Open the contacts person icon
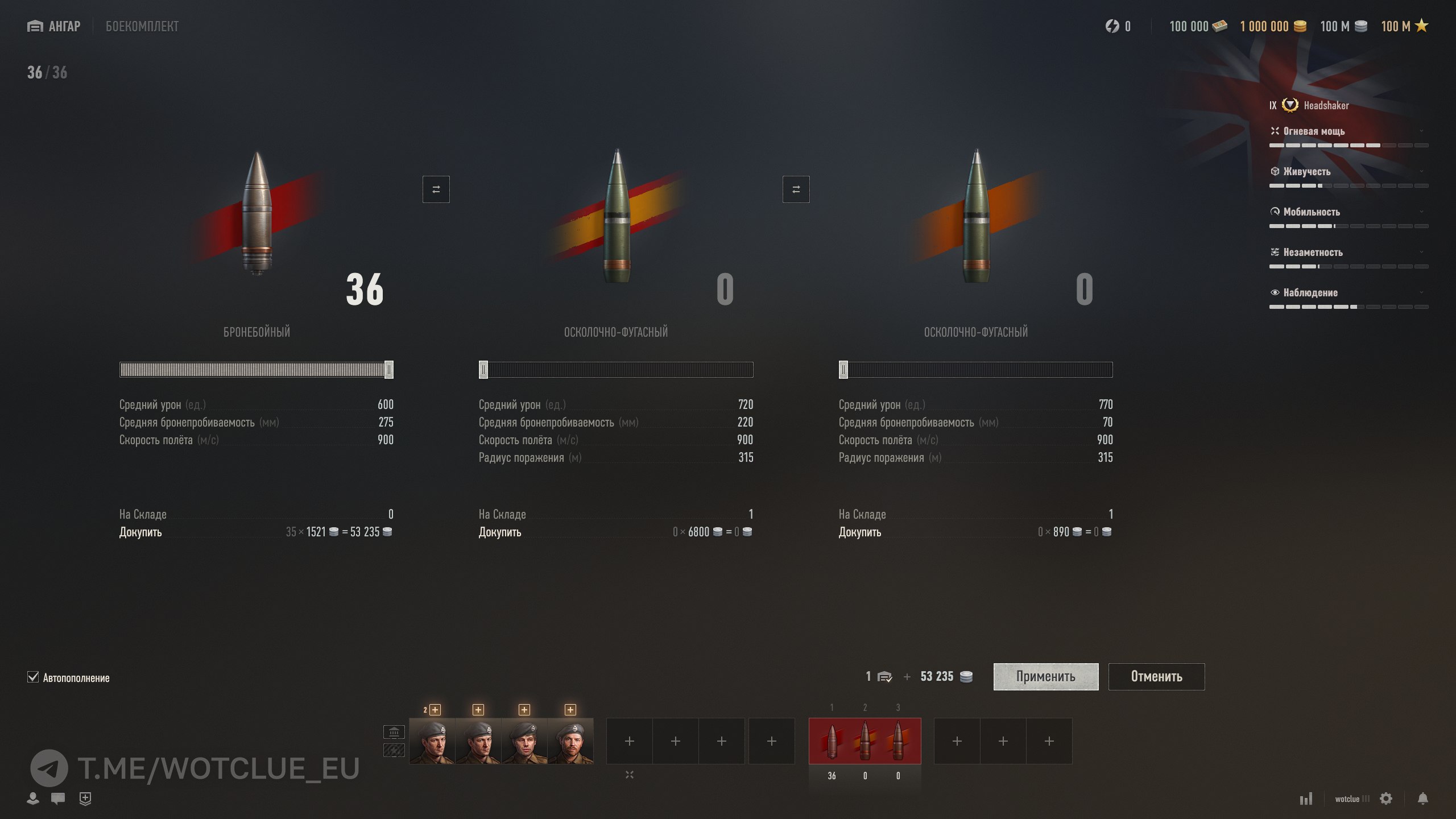The width and height of the screenshot is (1456, 819). coord(33,799)
